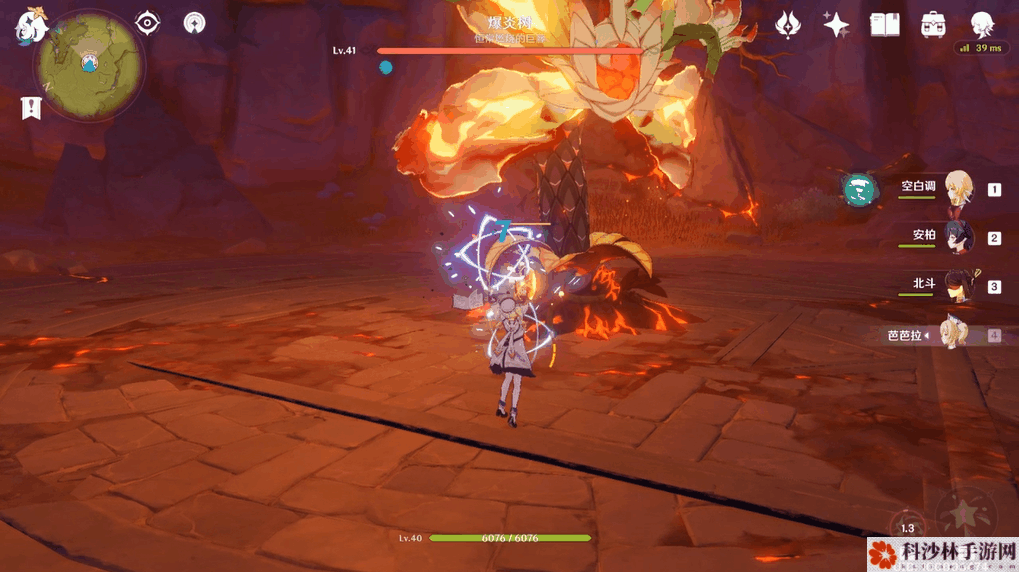
Task: Open the backpack inventory
Action: click(934, 24)
